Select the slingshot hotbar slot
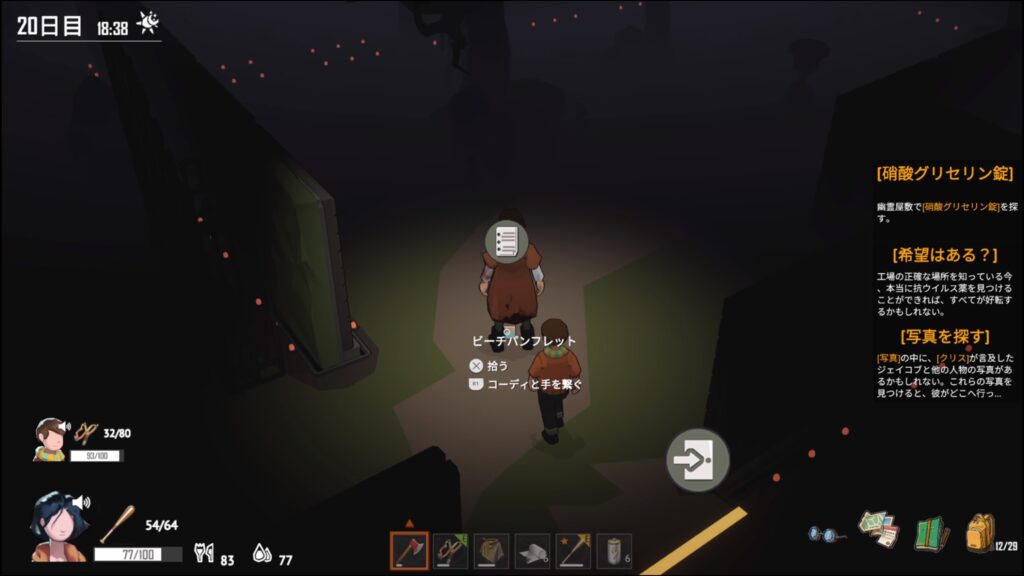Image resolution: width=1024 pixels, height=576 pixels. (450, 551)
